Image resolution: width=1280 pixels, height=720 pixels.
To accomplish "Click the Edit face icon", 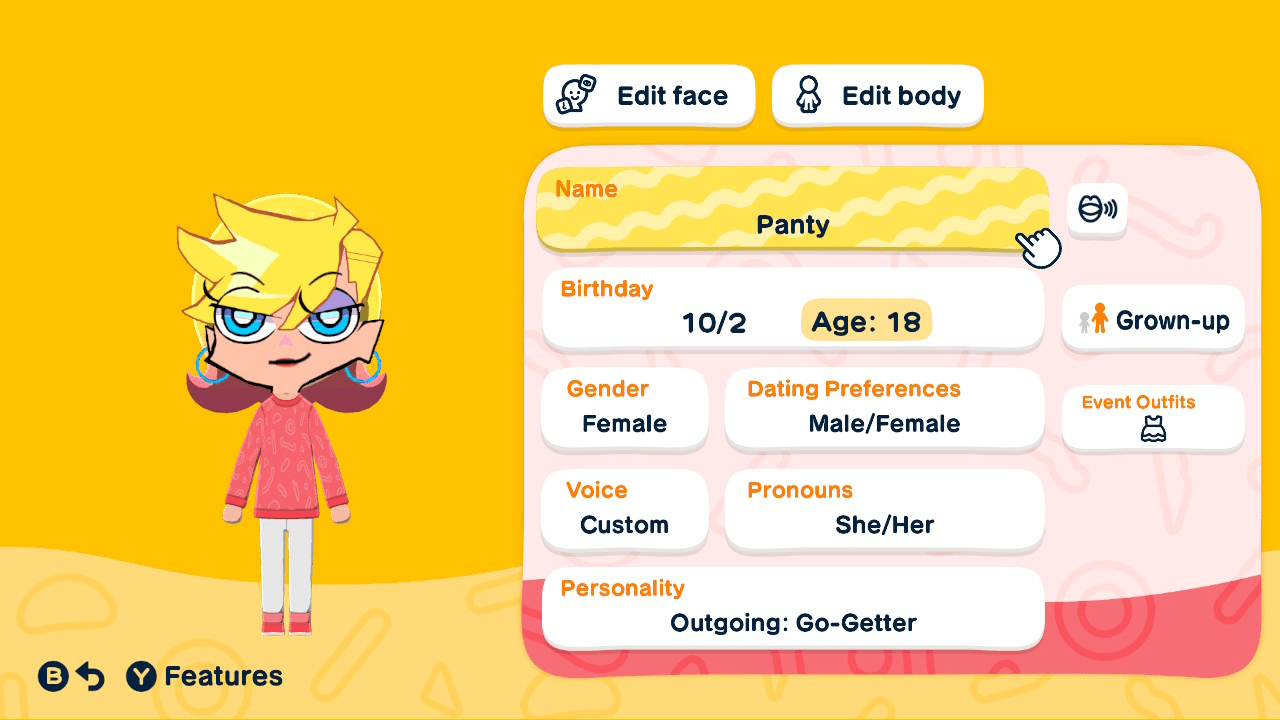I will click(573, 95).
